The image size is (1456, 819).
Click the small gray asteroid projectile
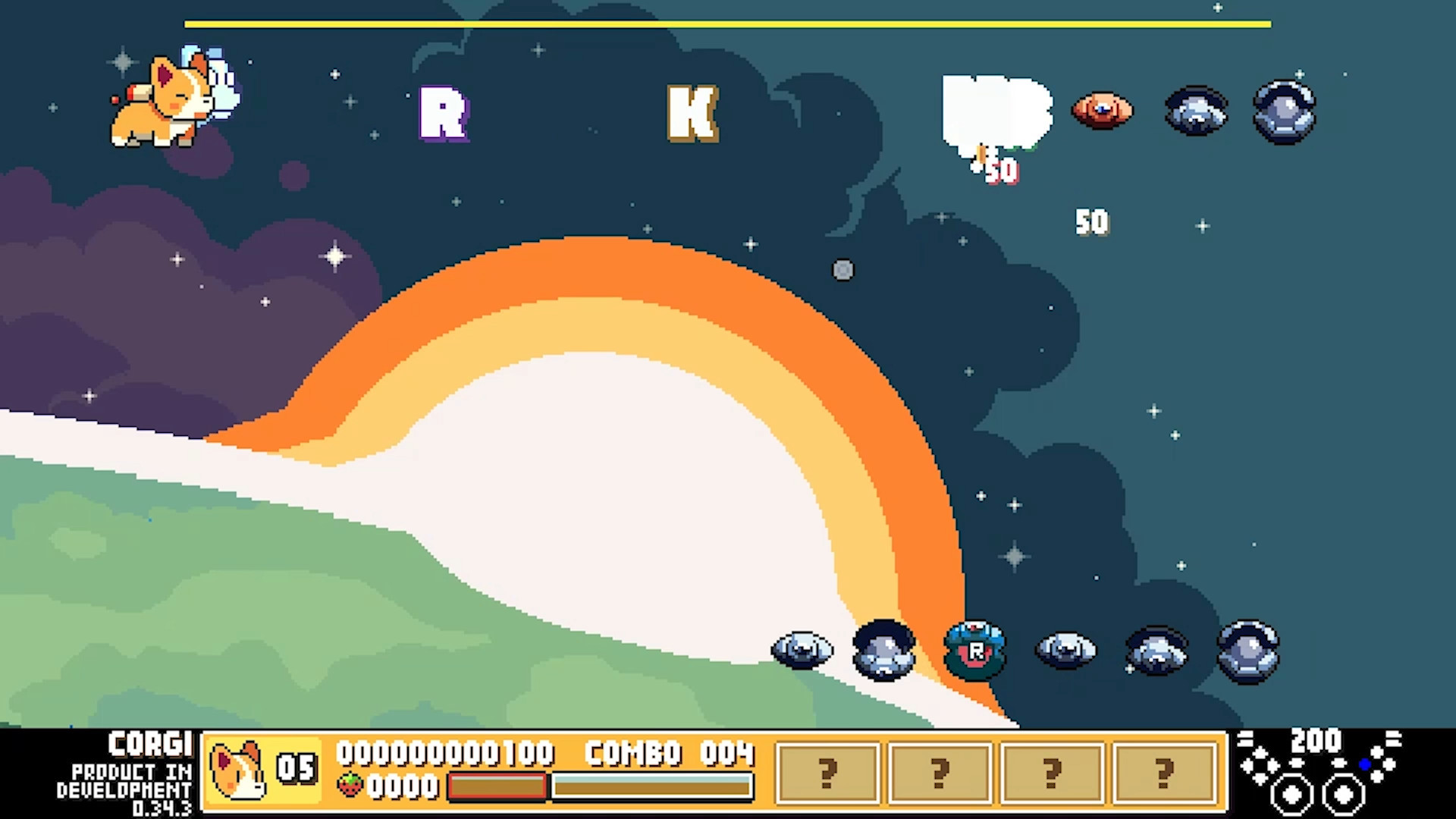click(x=844, y=271)
